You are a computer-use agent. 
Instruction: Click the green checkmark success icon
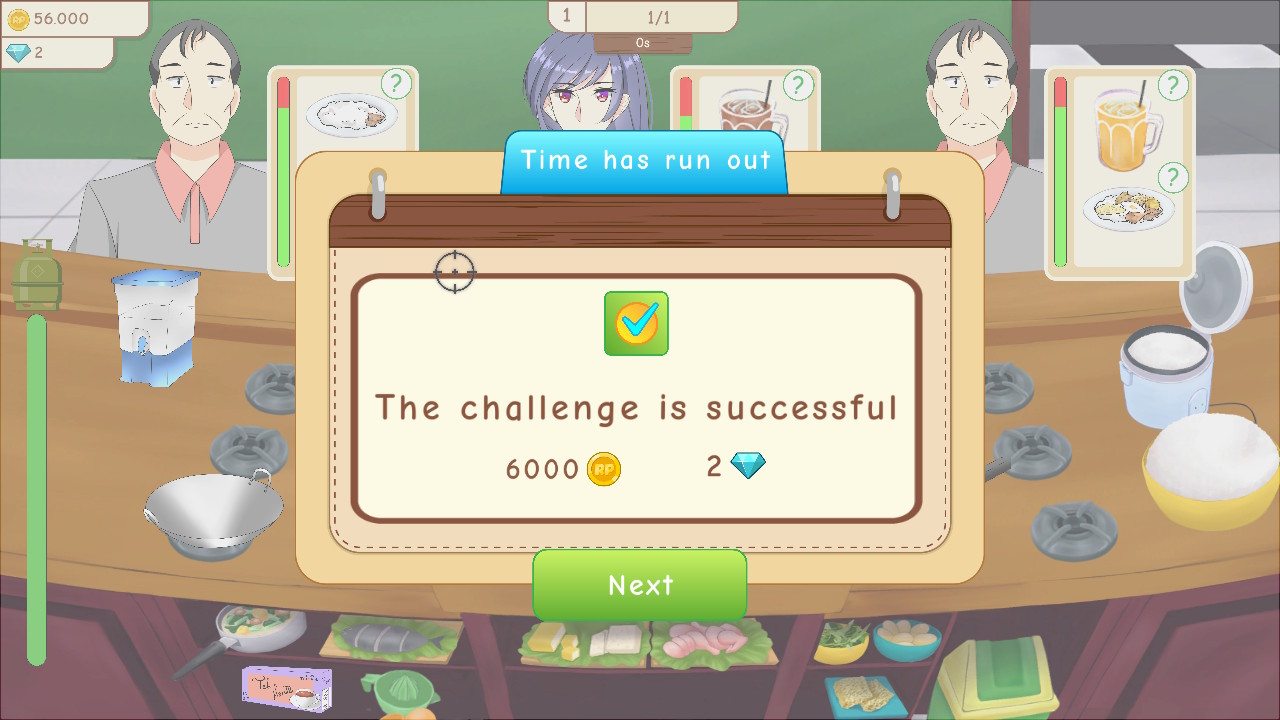point(637,324)
